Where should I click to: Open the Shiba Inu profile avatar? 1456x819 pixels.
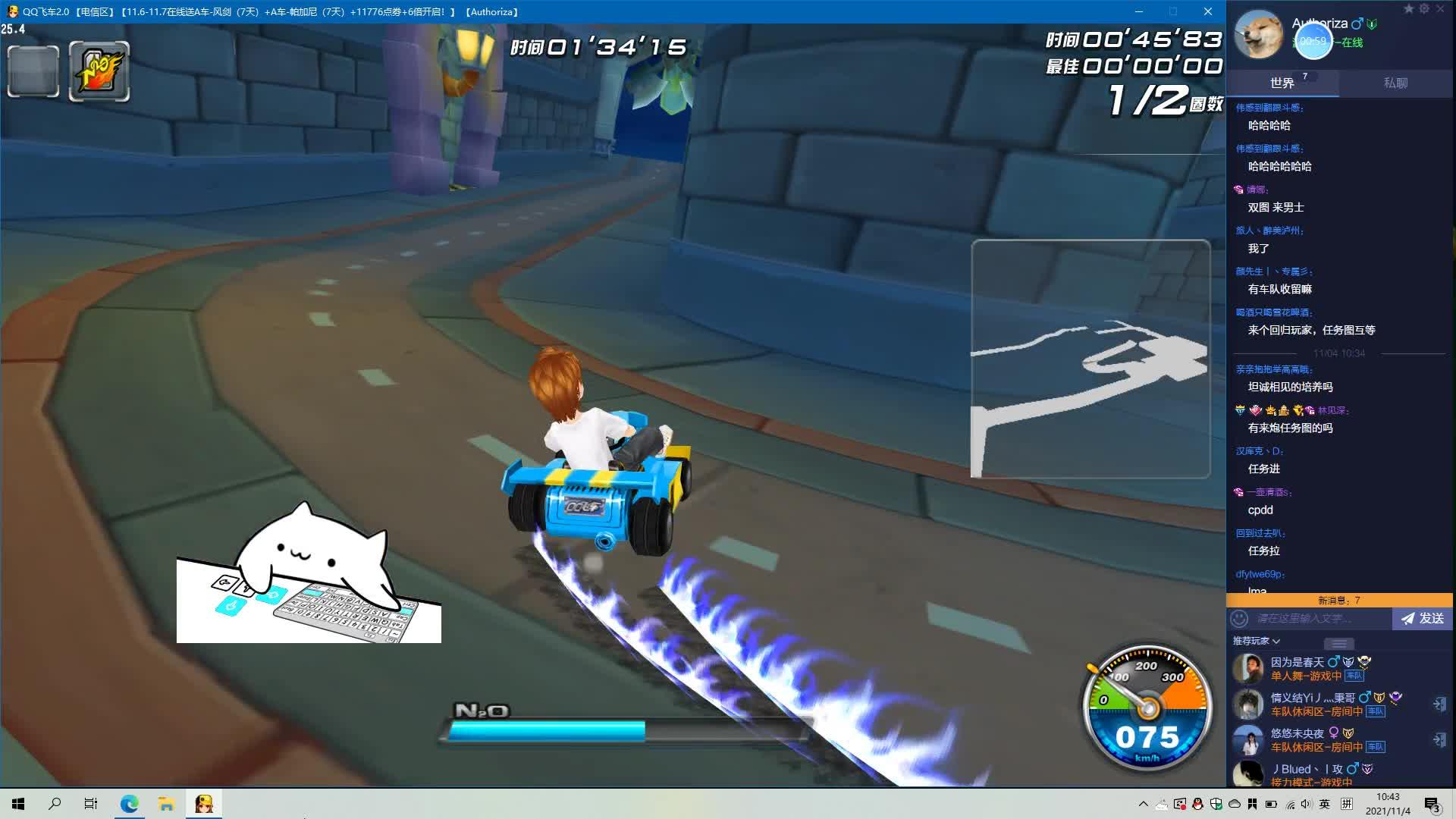1259,35
